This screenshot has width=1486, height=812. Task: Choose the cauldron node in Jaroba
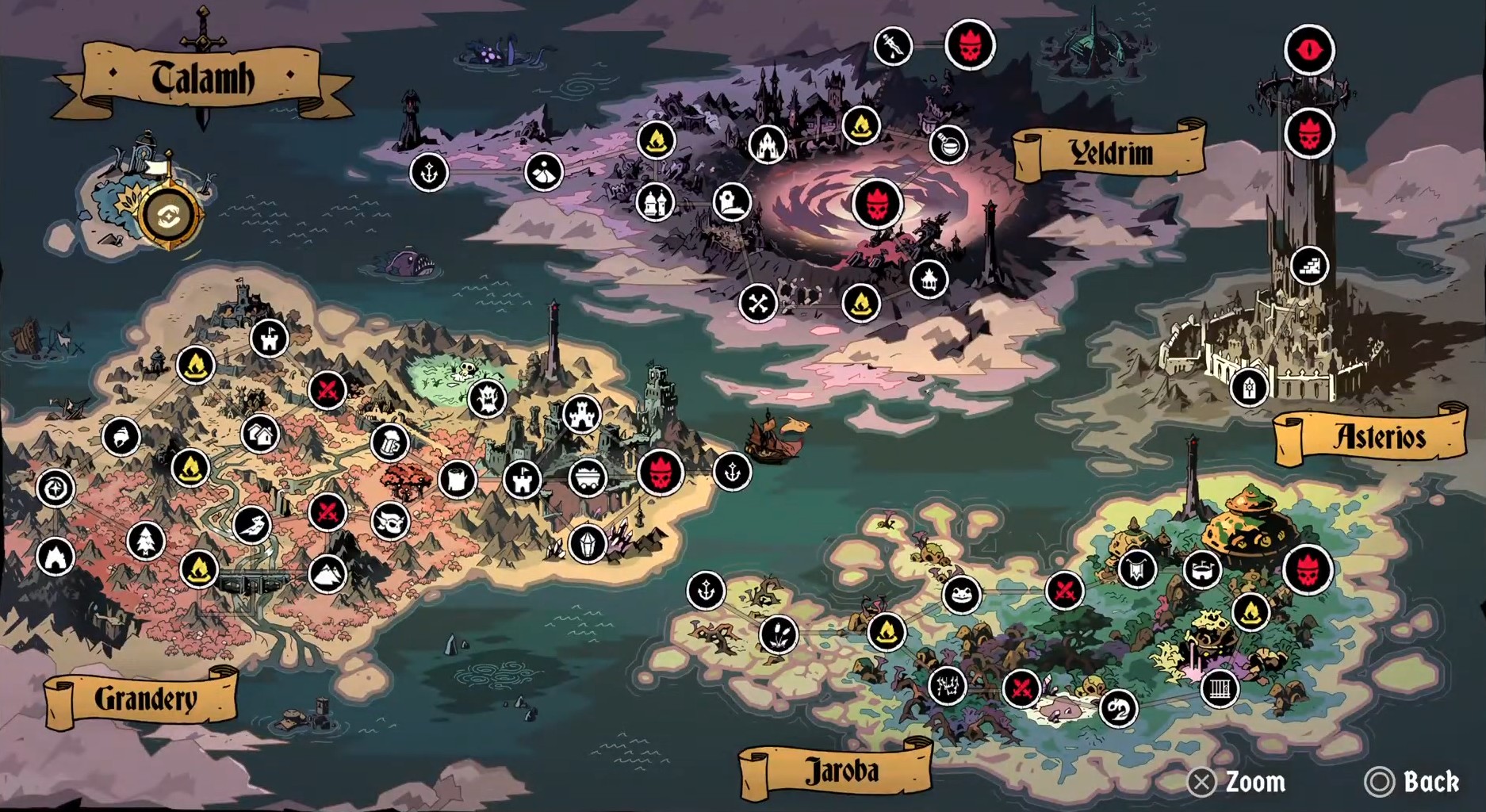pyautogui.click(x=1202, y=569)
